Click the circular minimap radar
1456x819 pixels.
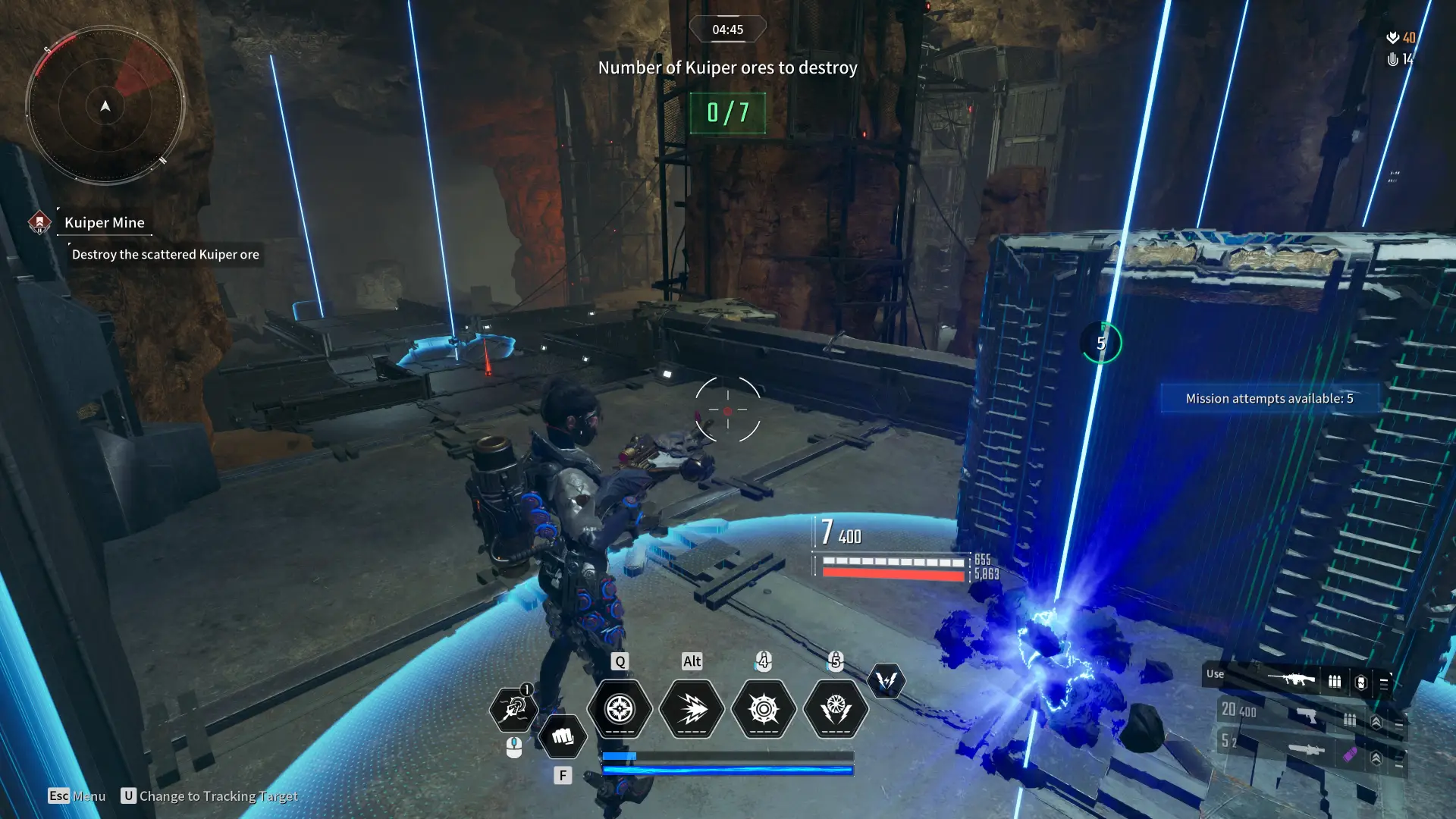105,105
